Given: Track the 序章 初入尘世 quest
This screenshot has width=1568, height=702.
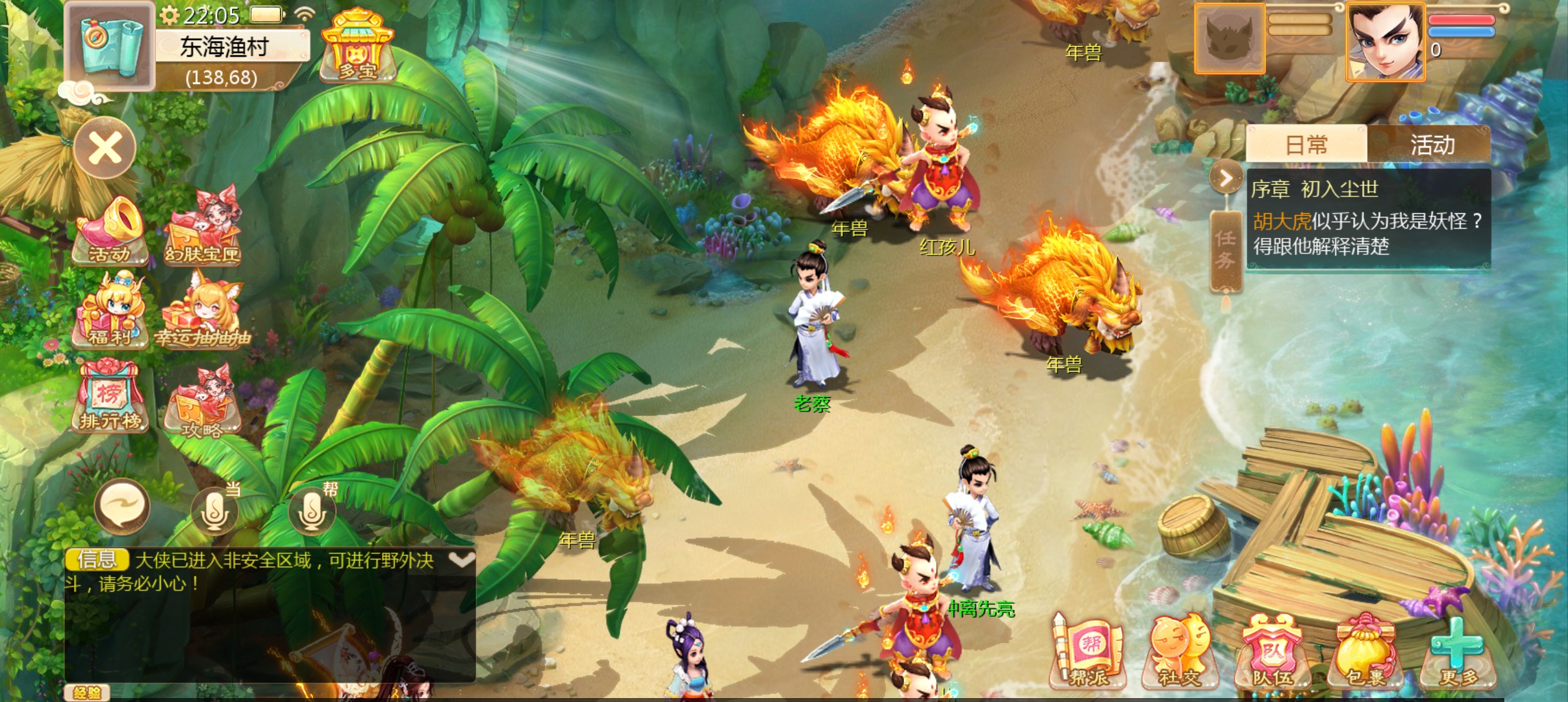Looking at the screenshot, I should (1367, 220).
